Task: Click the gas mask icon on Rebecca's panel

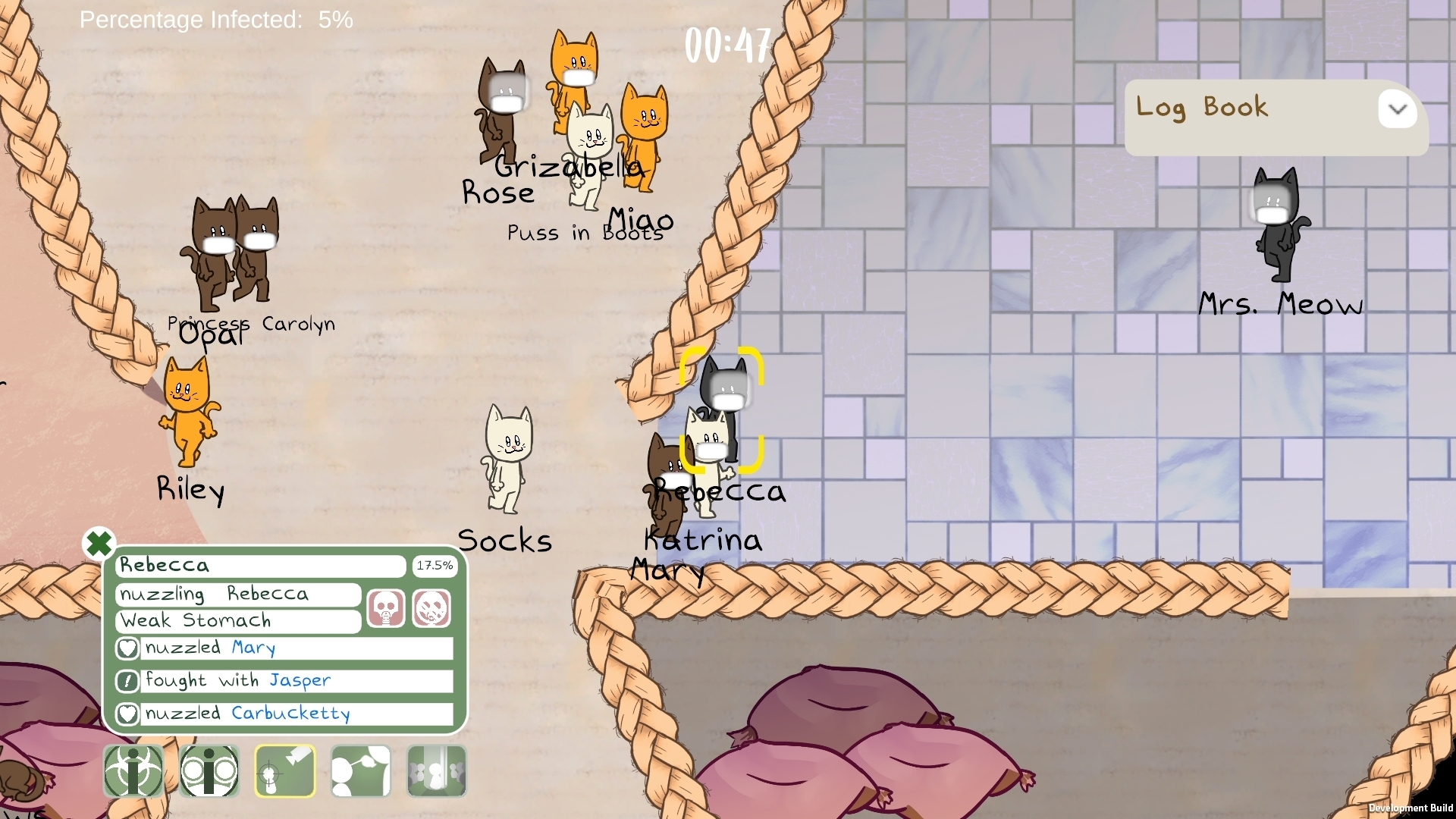Action: tap(385, 607)
